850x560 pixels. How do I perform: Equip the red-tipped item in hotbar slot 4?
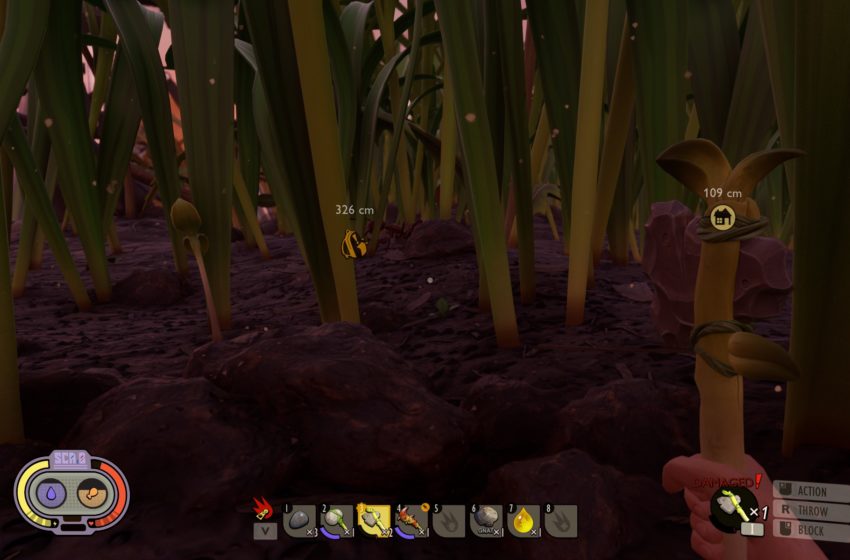[x=411, y=520]
